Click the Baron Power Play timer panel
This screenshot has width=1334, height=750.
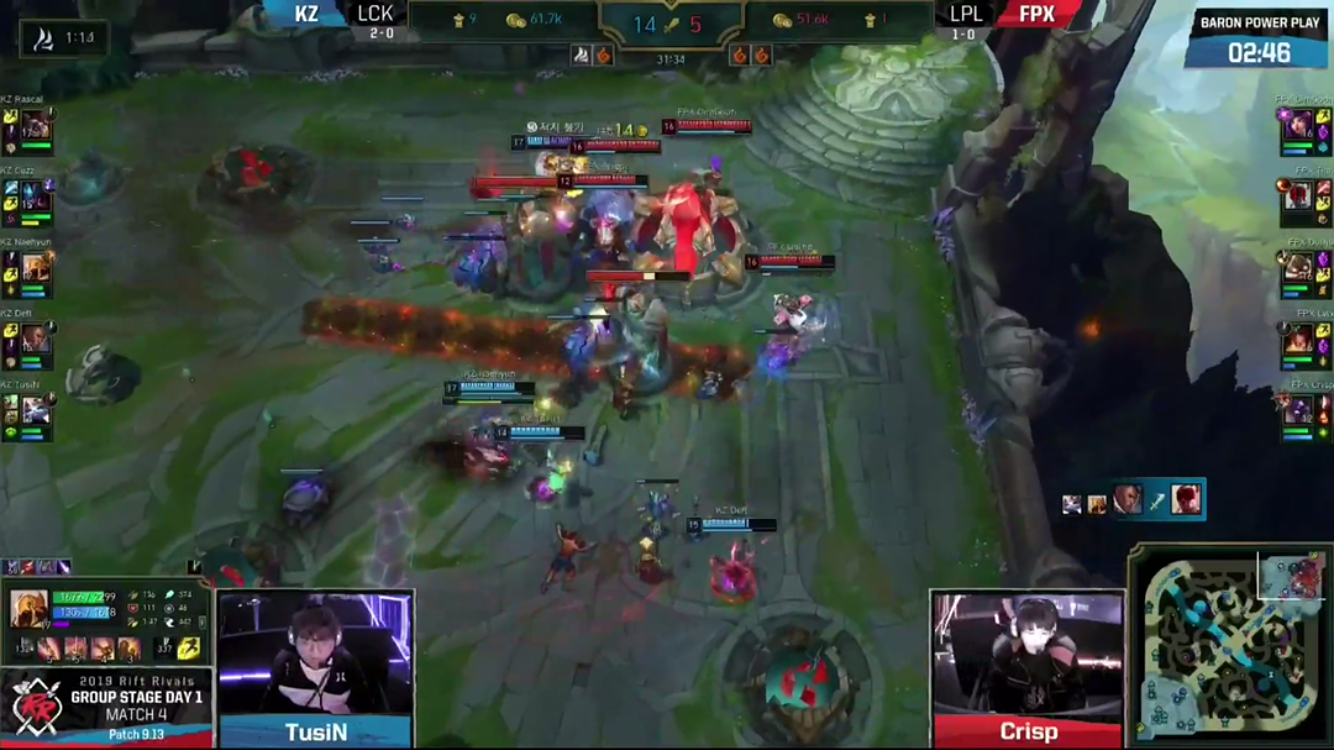point(1258,42)
